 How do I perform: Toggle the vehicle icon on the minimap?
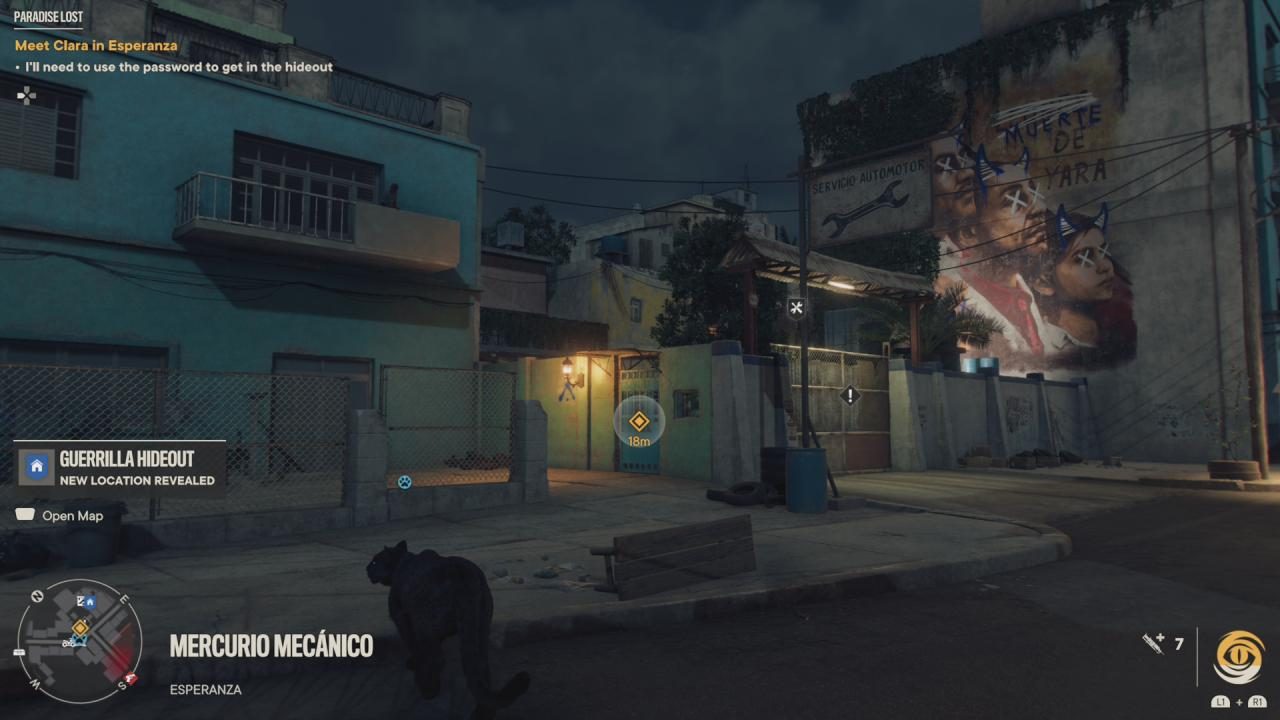[x=70, y=642]
